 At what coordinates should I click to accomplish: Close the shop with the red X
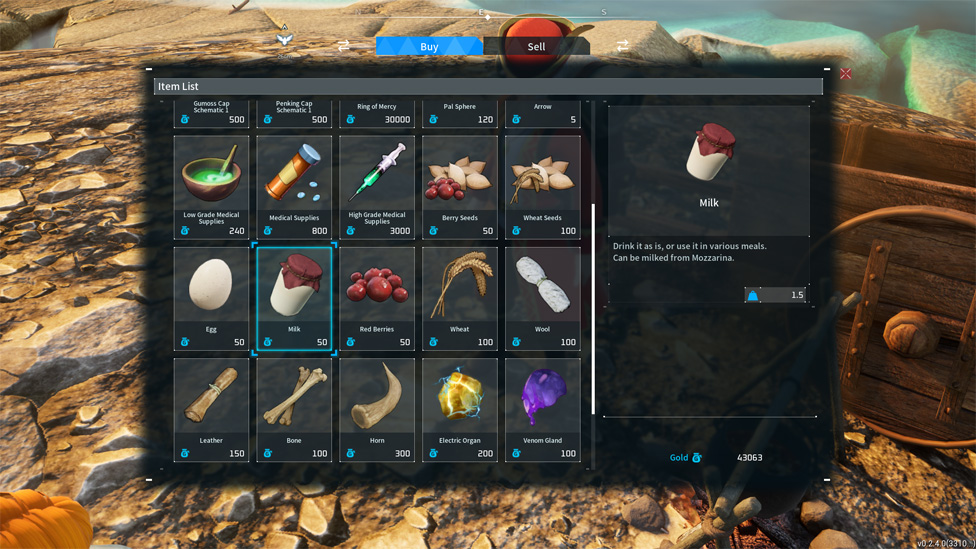846,74
